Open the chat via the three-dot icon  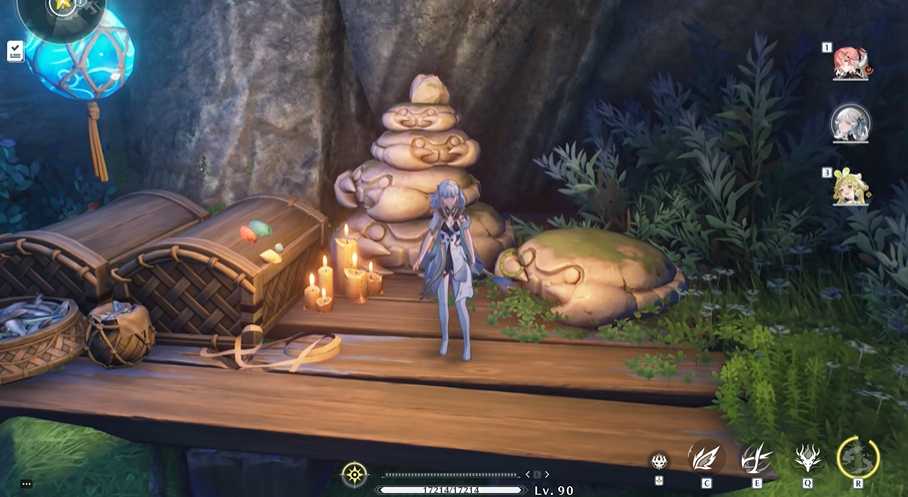pos(26,484)
